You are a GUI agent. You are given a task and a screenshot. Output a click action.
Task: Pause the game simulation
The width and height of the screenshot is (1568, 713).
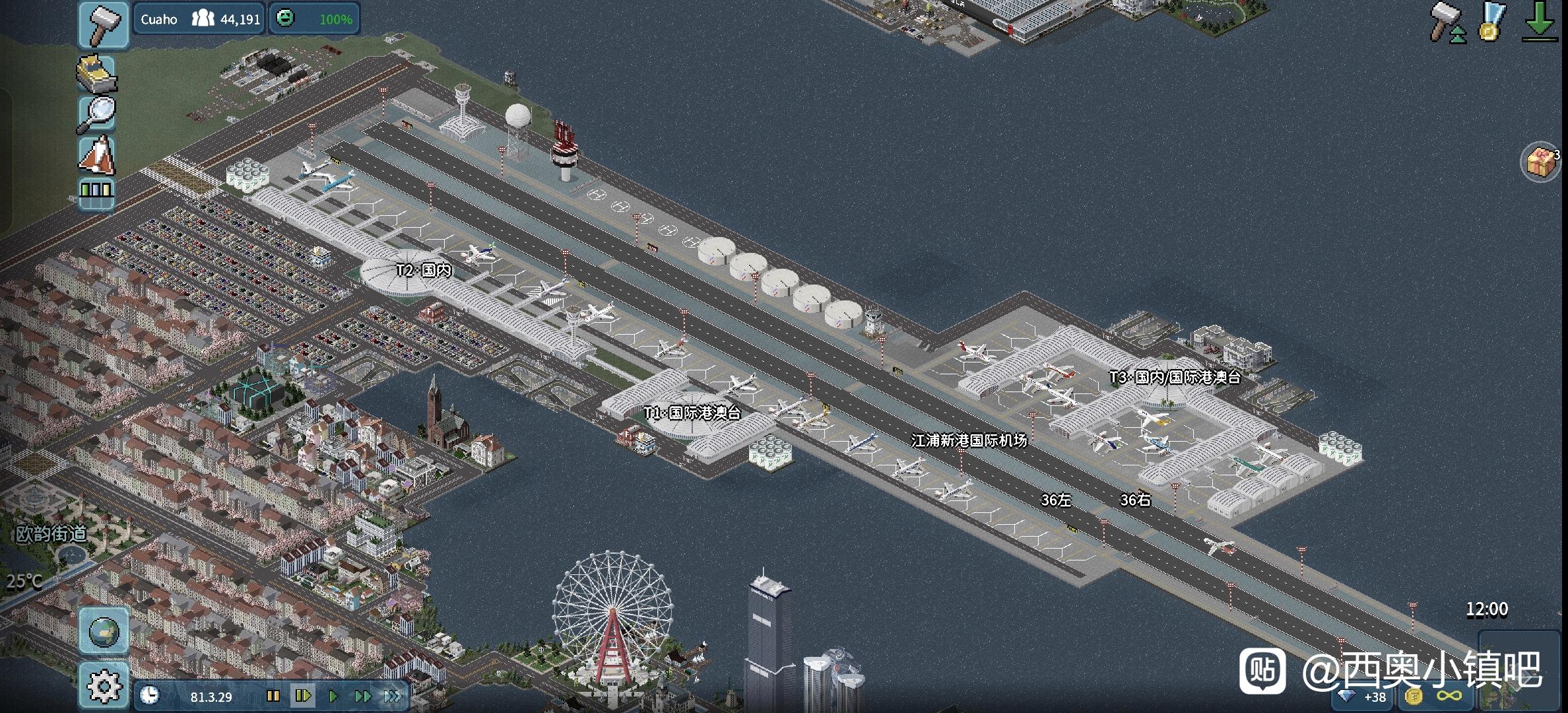coord(273,696)
